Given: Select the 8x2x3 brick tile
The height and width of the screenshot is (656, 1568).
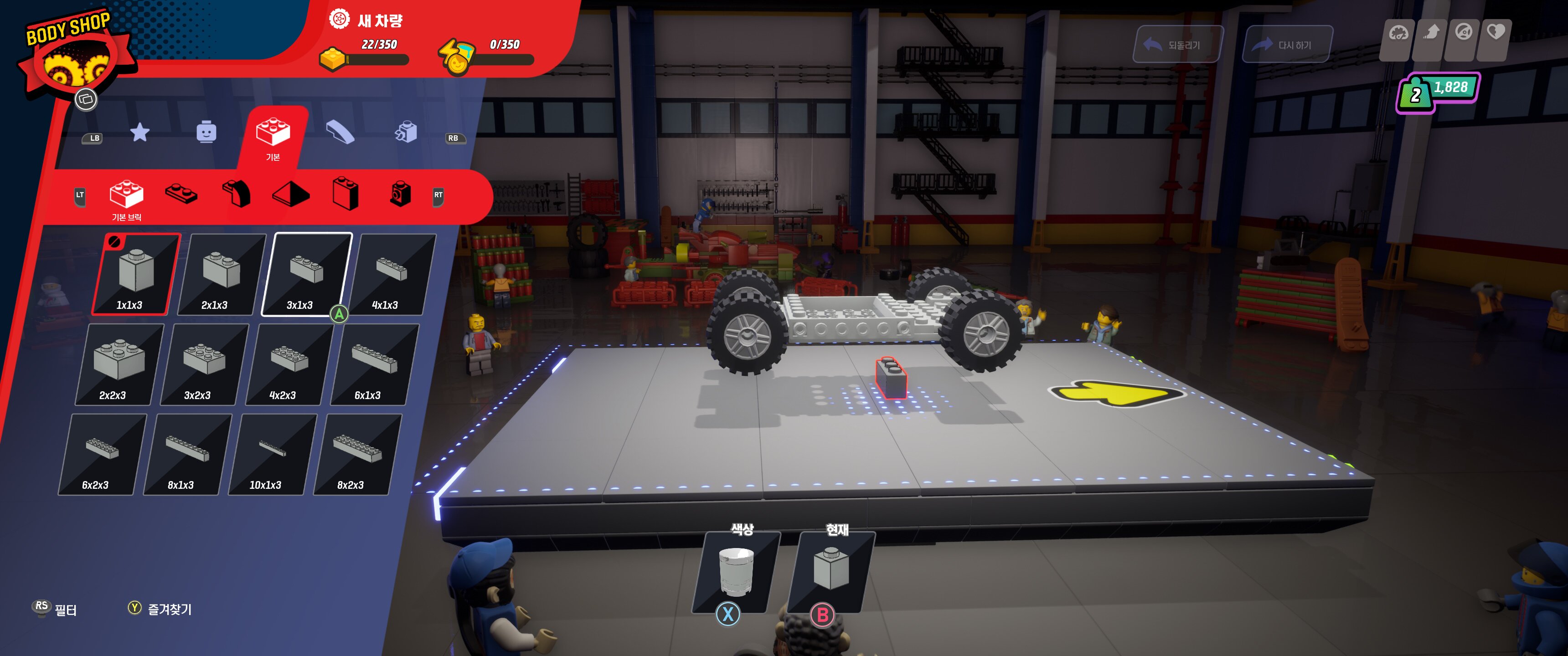Looking at the screenshot, I should coord(357,455).
